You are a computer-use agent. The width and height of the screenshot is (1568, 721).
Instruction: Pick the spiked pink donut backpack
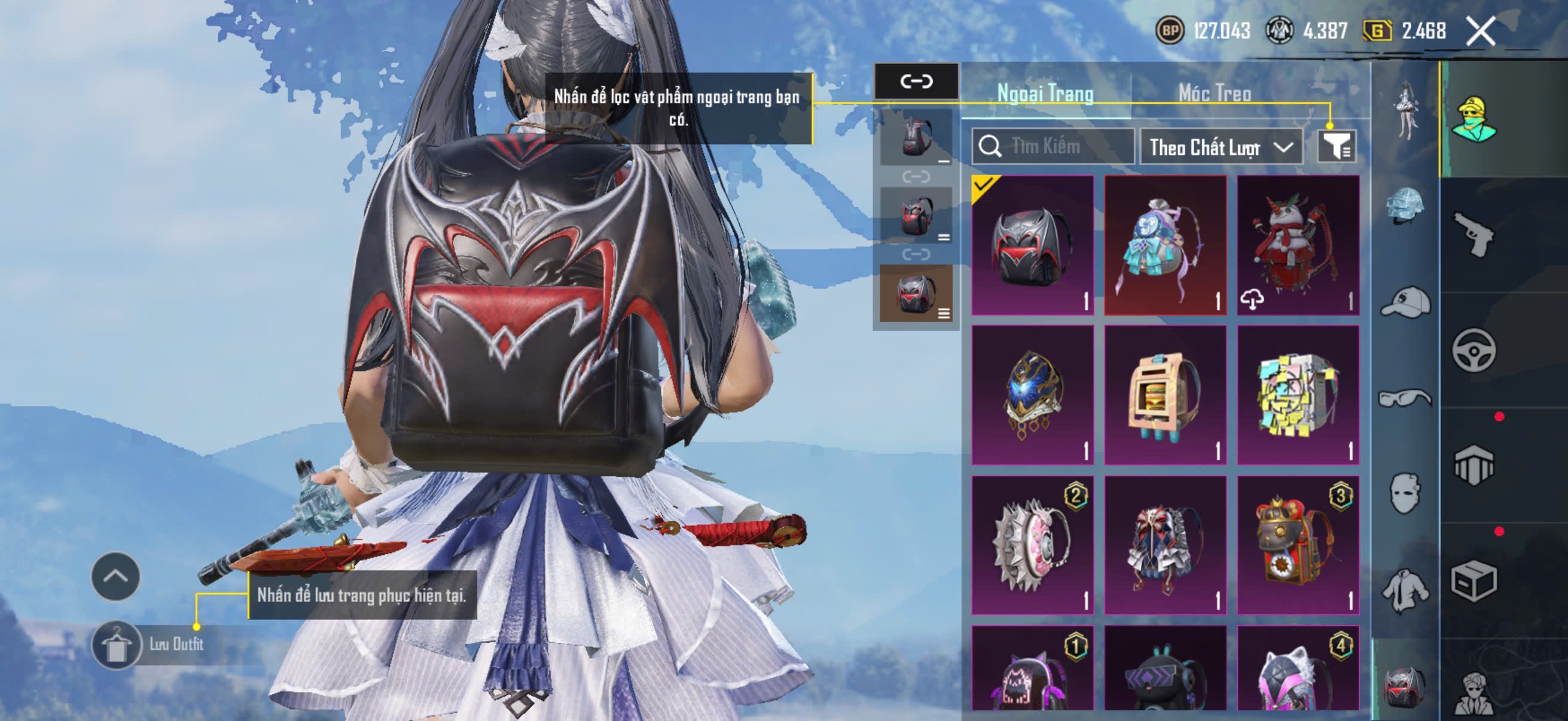pos(1032,545)
